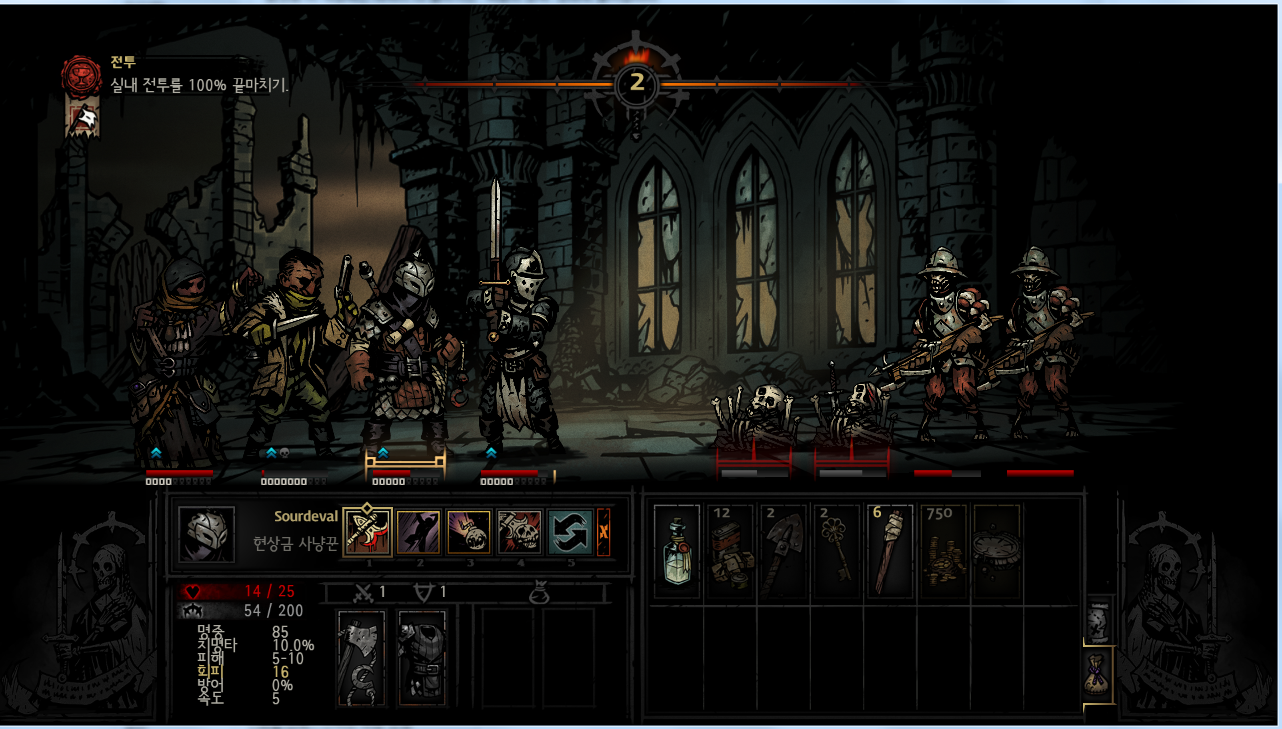Select the skeleton key item
1282x729 pixels.
tap(836, 551)
